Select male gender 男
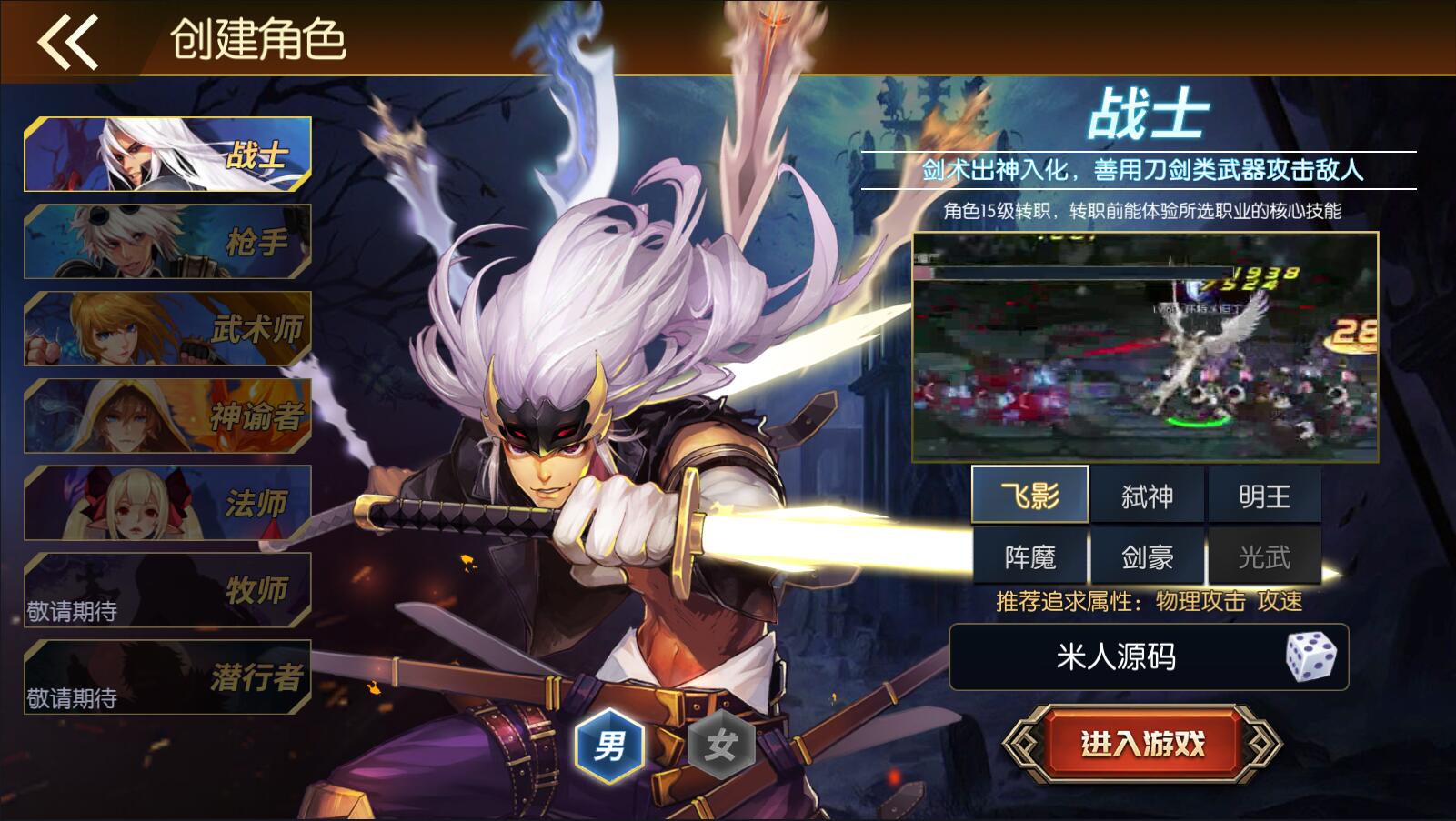 [x=609, y=746]
